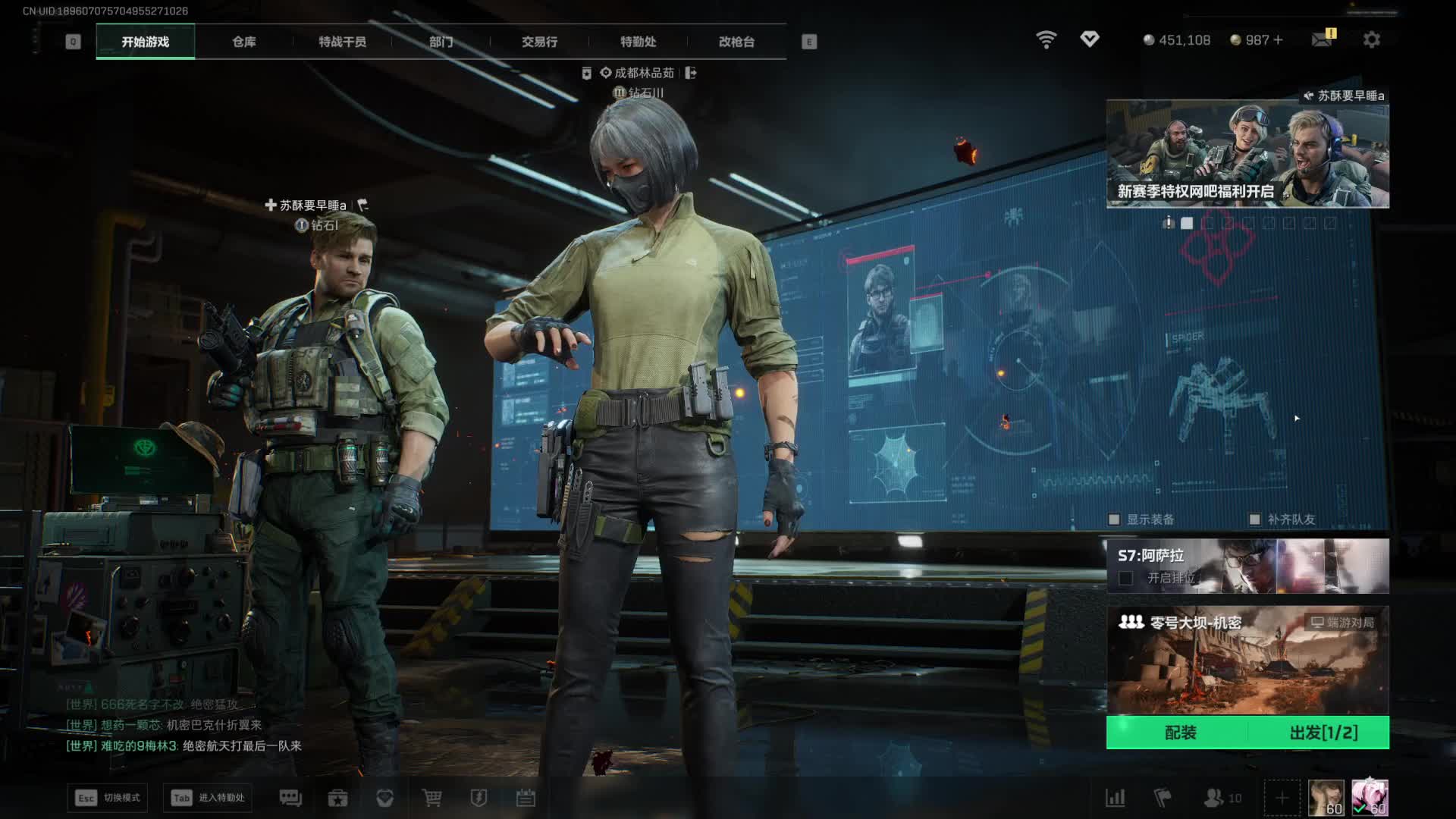Screen dimensions: 1456x819
Task: Enable the 补齐队友 checkbox
Action: (1255, 519)
